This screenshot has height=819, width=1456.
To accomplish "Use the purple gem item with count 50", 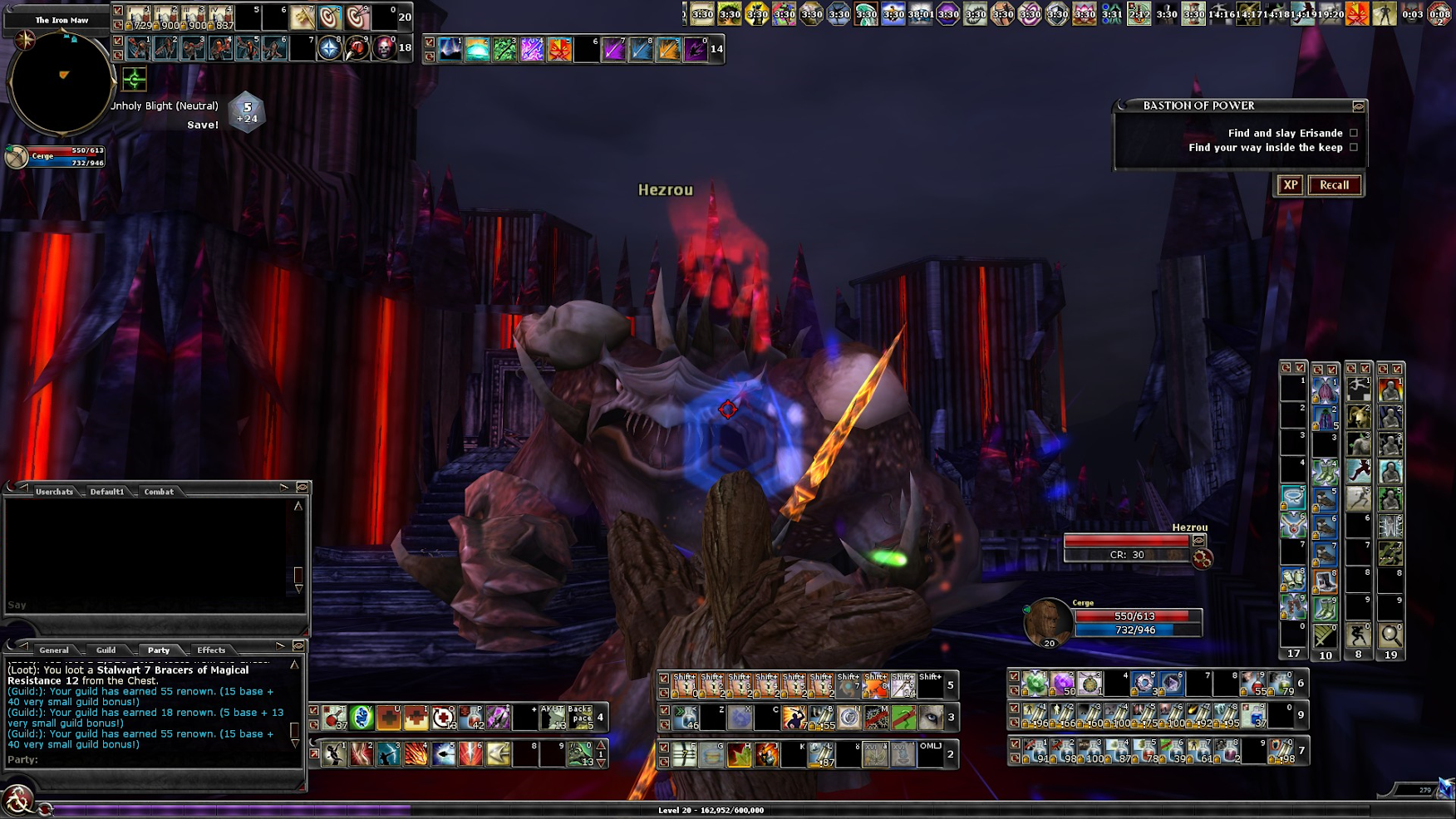I will point(1062,684).
